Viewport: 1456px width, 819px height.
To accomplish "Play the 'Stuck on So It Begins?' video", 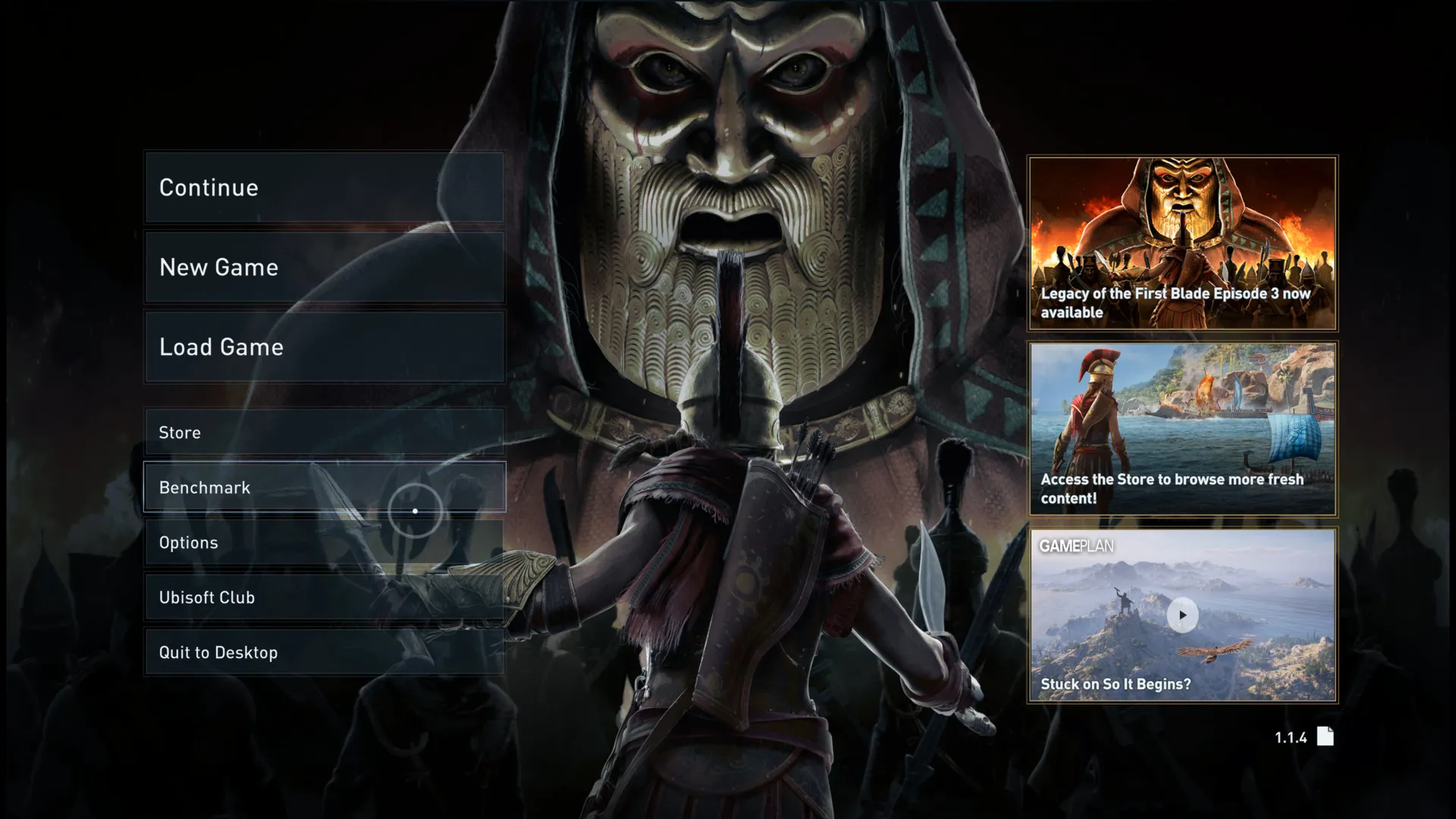I will pos(1181,616).
